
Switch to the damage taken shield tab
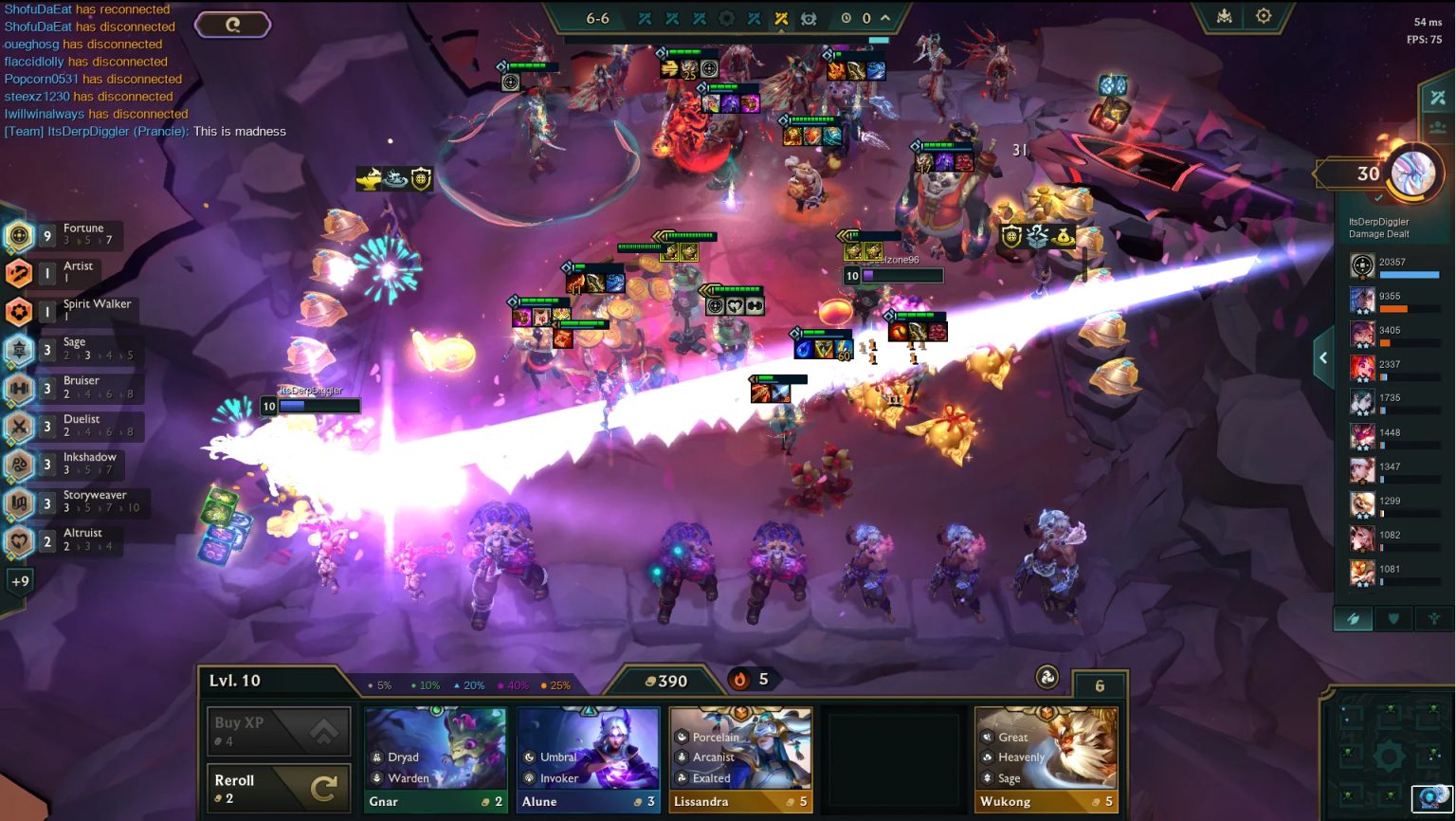tap(1393, 618)
